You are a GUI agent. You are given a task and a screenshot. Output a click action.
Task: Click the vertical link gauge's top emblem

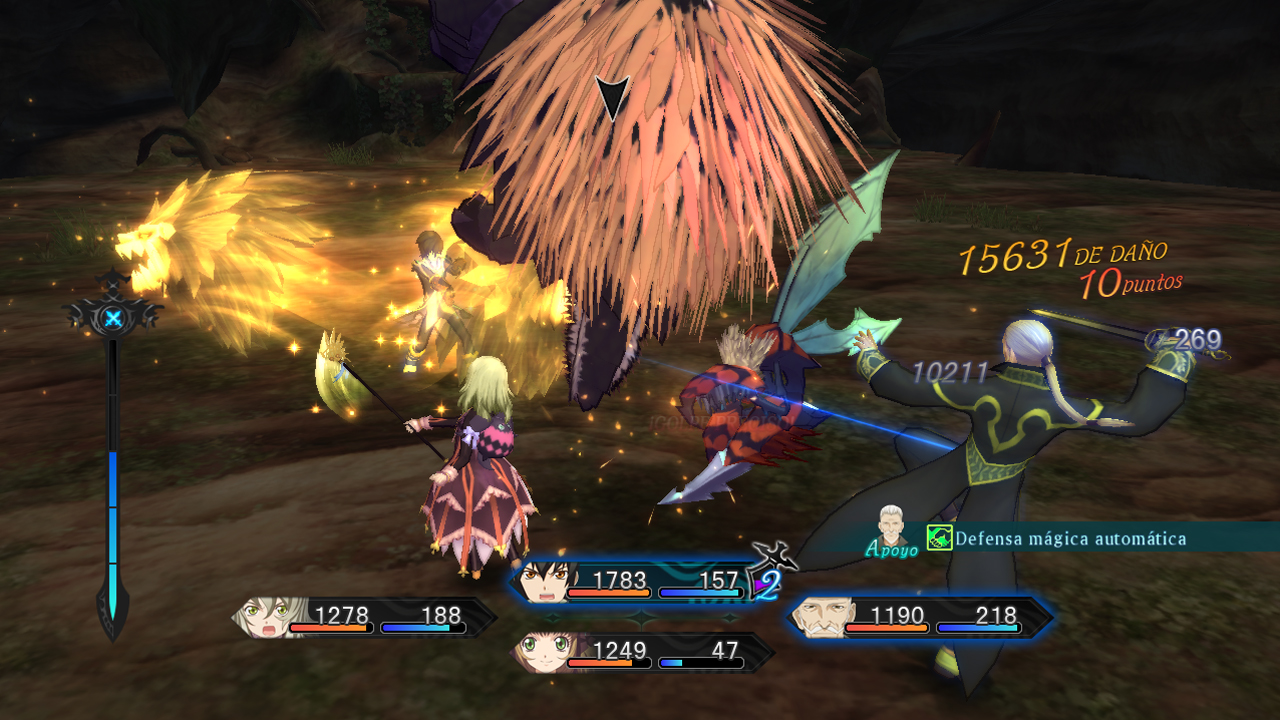pos(114,318)
